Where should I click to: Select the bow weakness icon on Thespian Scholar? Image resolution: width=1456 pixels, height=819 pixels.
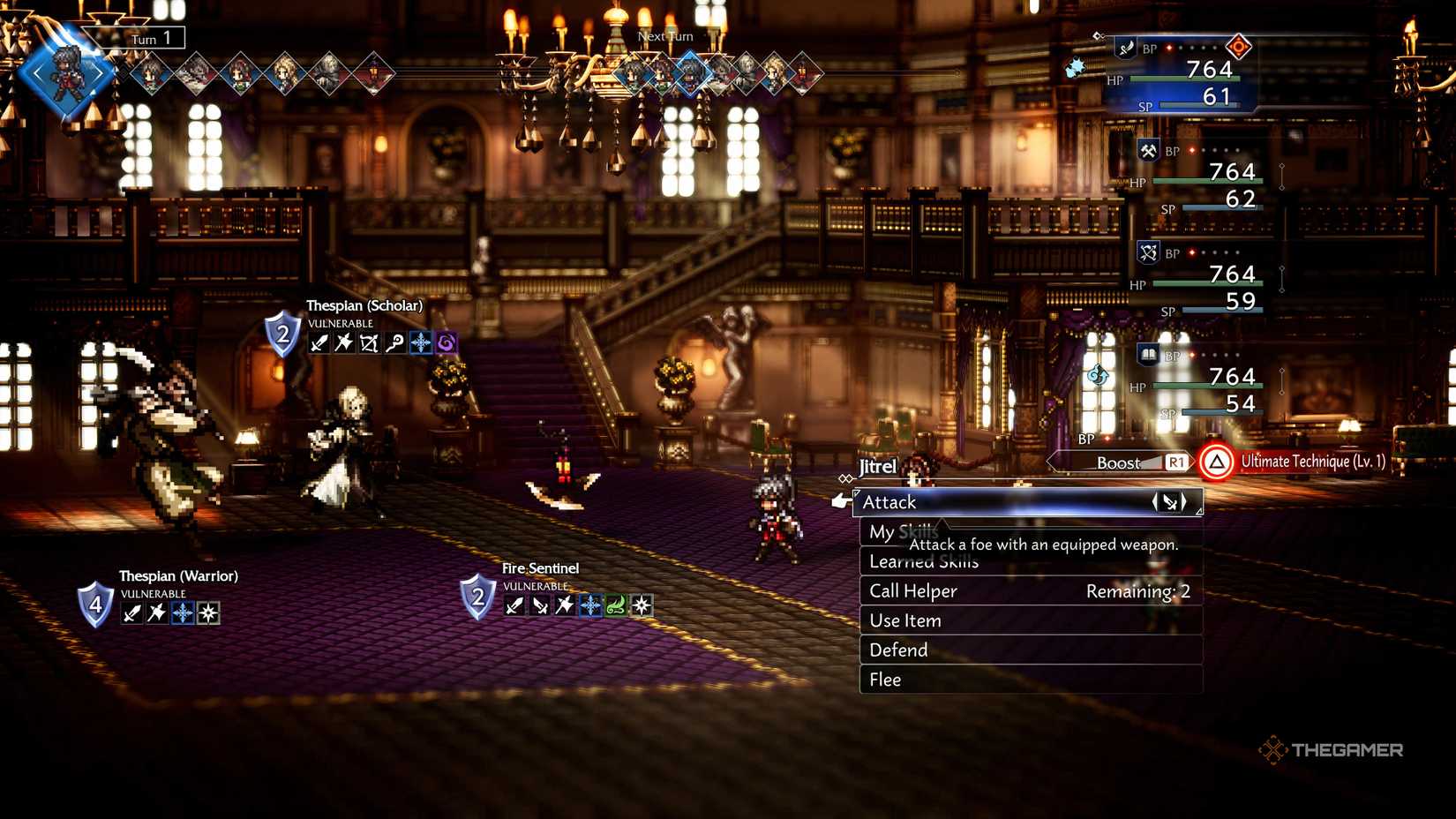[370, 342]
